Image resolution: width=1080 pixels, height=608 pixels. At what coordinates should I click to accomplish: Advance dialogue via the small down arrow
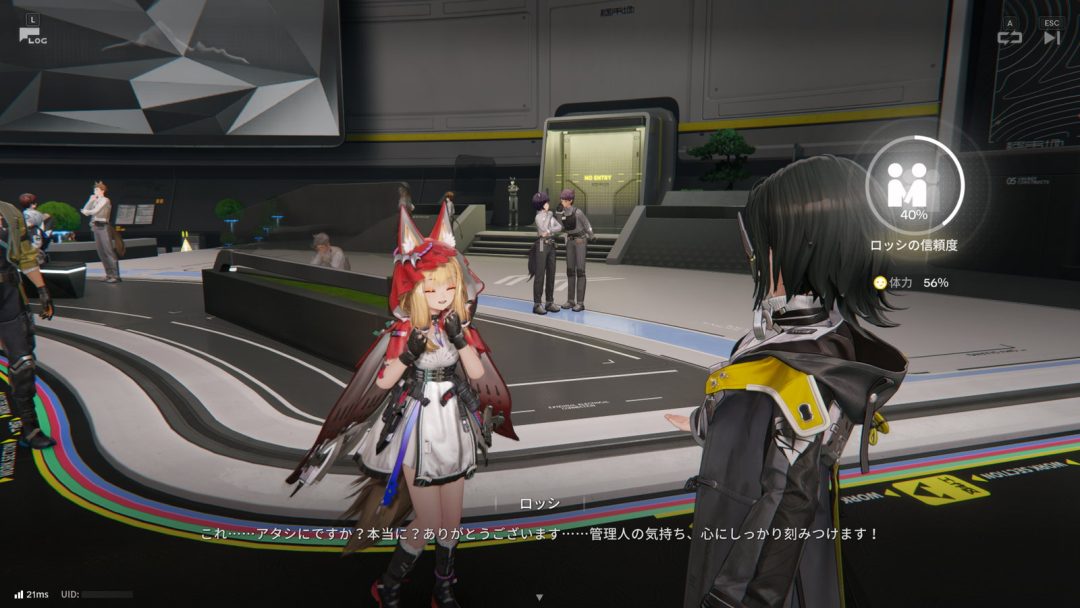point(540,597)
